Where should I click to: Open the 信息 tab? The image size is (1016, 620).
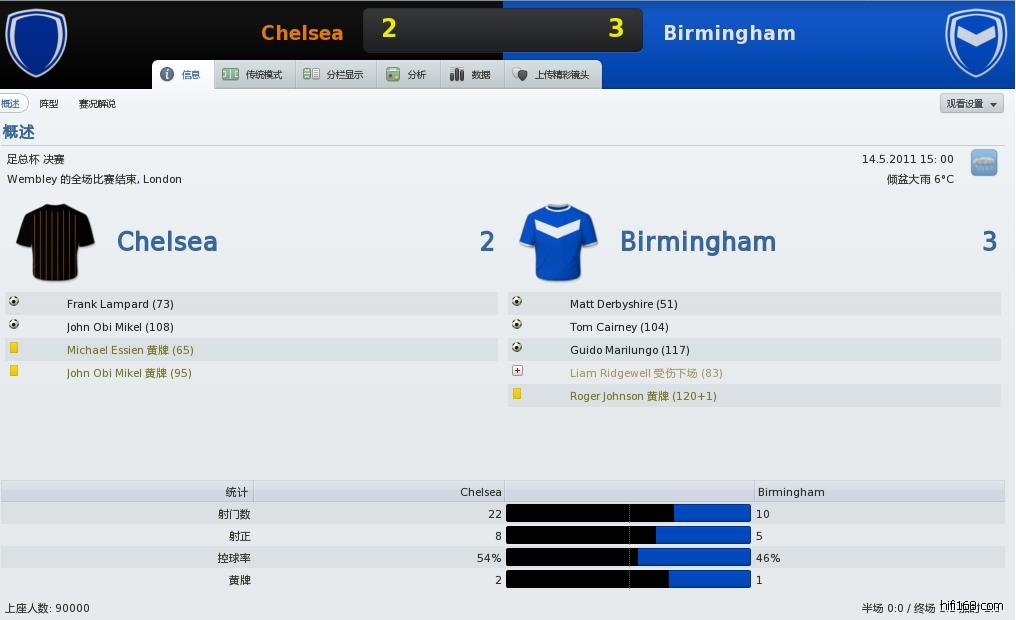click(182, 75)
